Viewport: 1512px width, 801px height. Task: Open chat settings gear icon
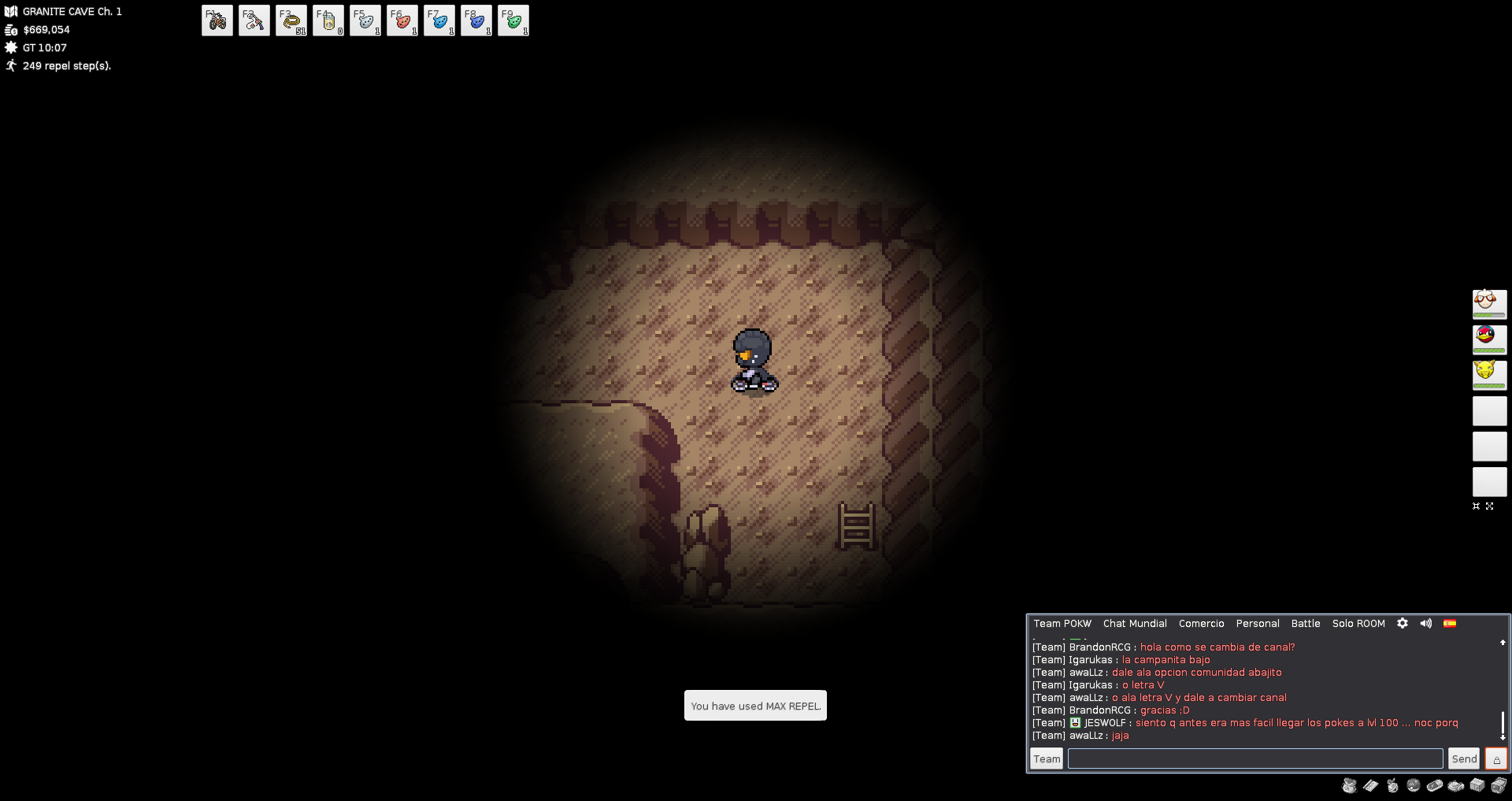point(1403,623)
